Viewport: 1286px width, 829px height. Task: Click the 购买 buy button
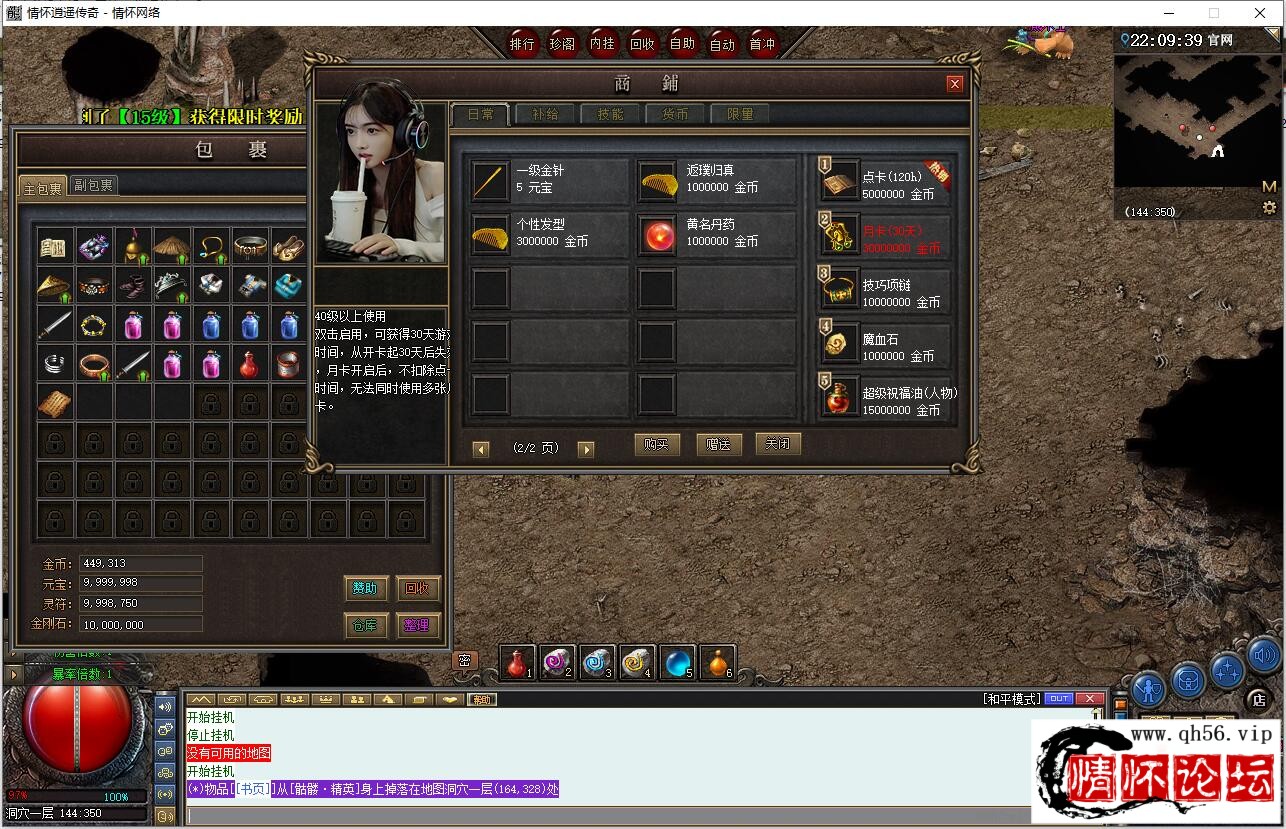pos(656,445)
